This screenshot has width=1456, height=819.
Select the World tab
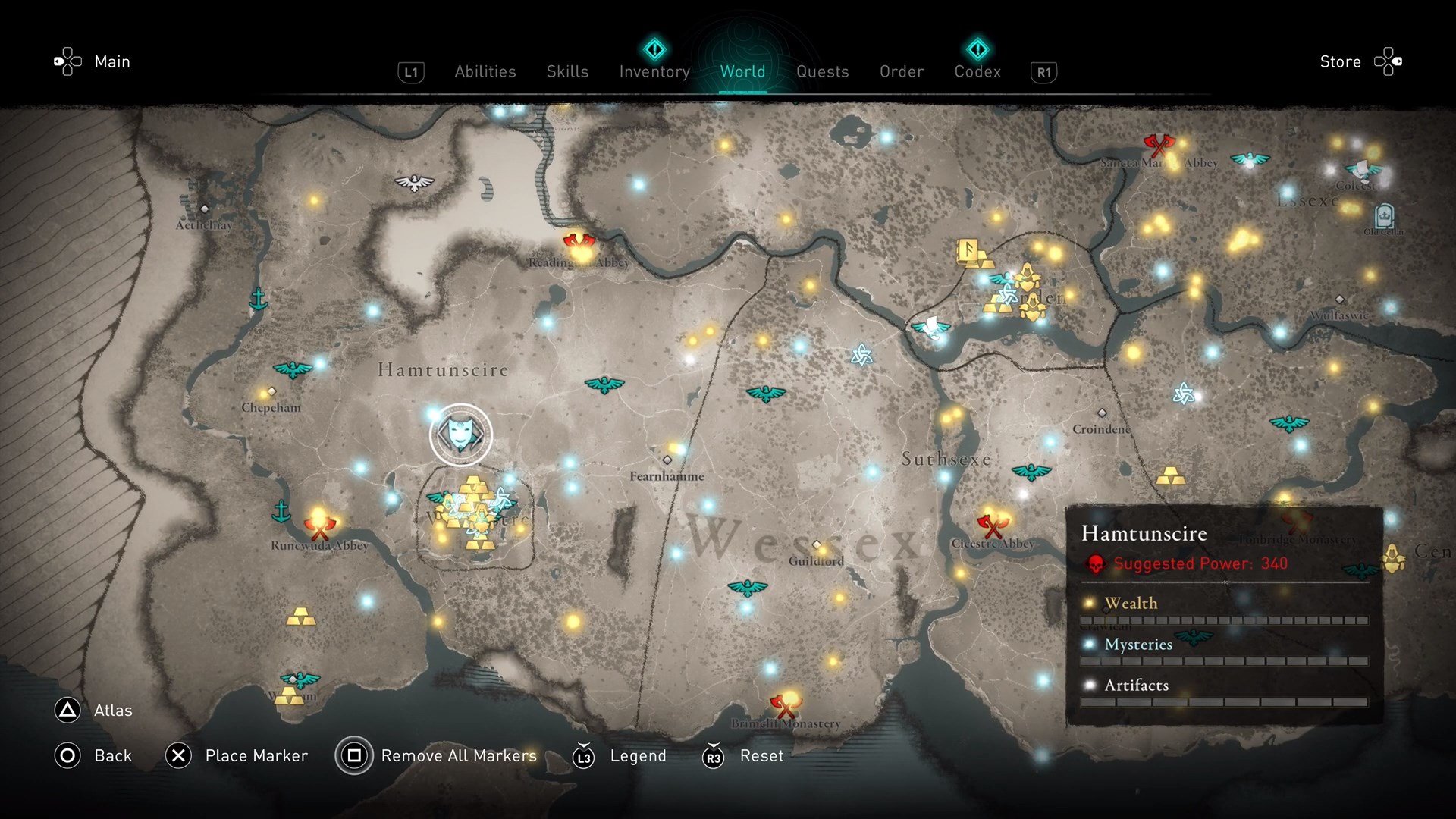(742, 71)
